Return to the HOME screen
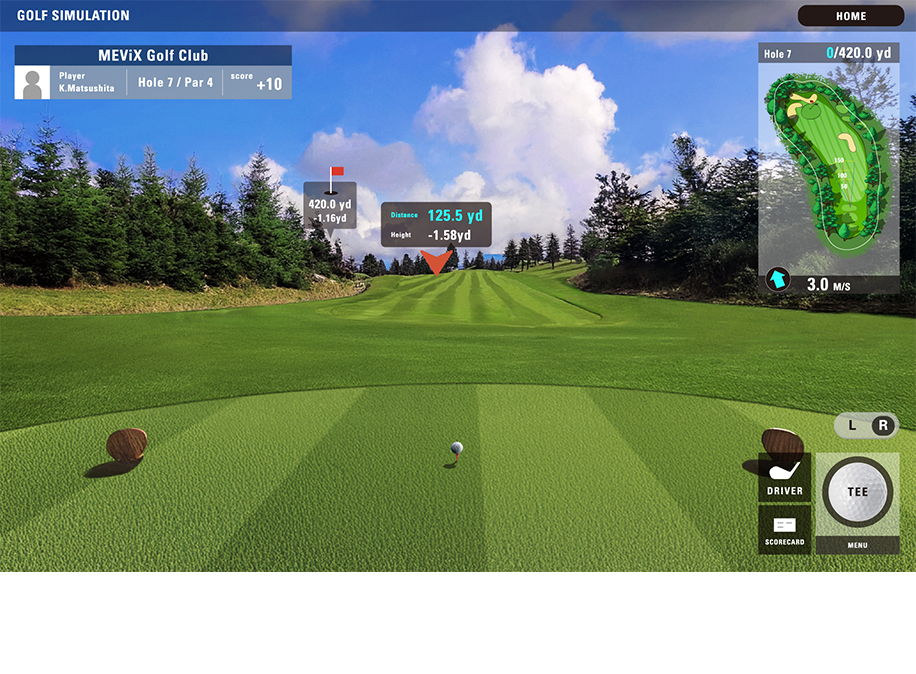The image size is (916, 674). point(851,16)
